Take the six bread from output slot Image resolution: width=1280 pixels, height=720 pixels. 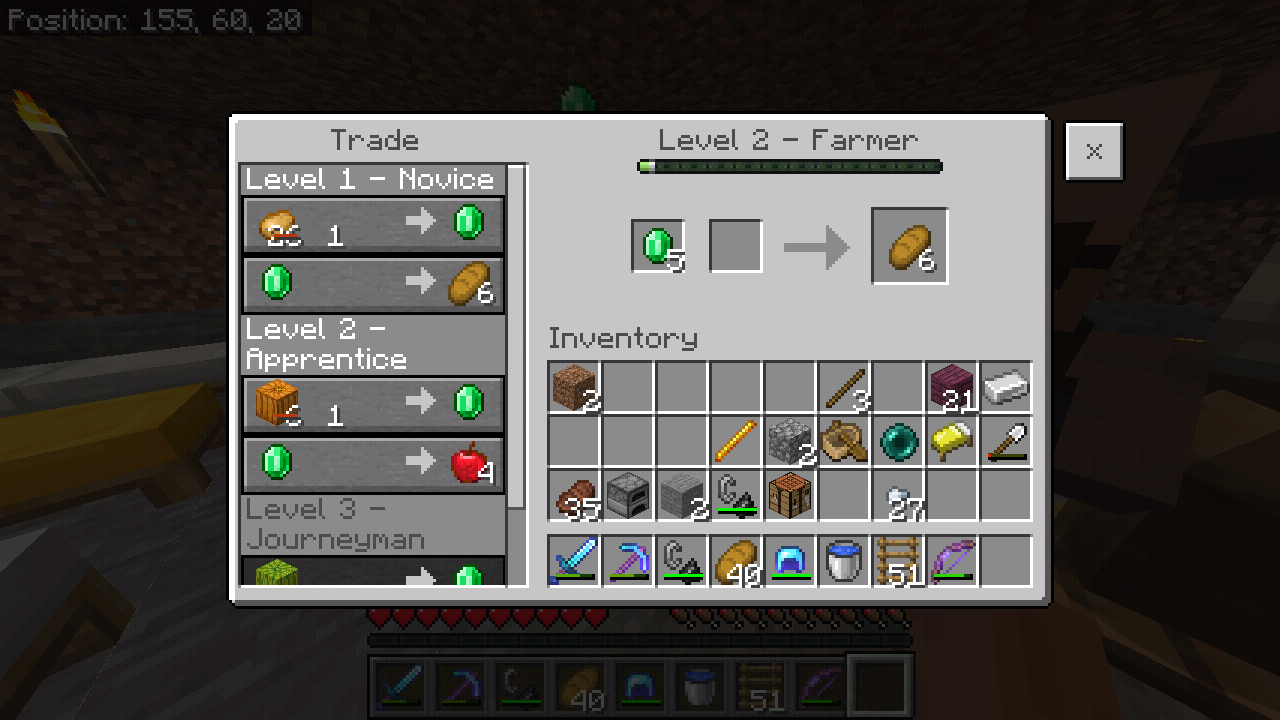pos(910,246)
